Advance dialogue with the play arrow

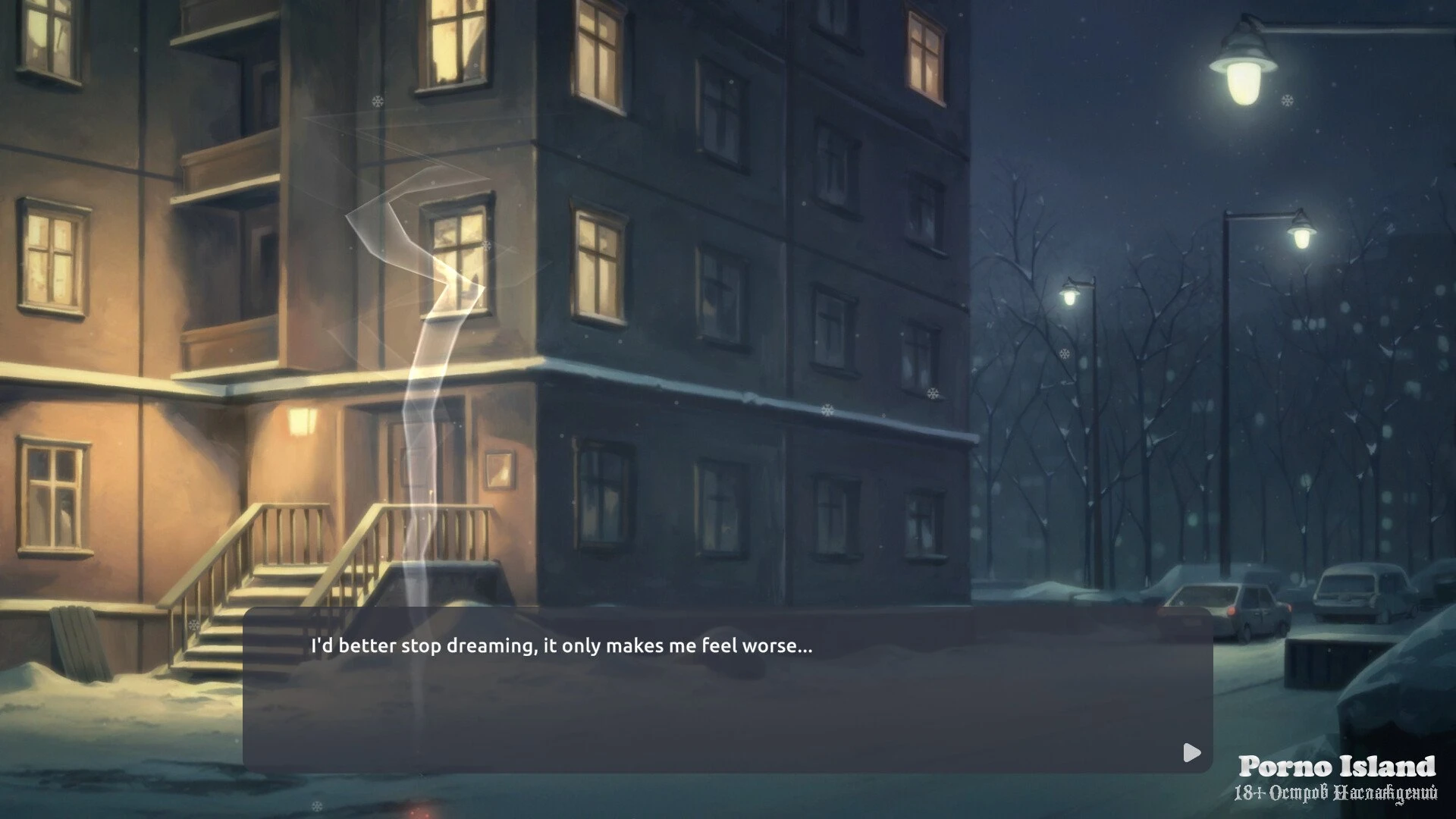click(x=1191, y=752)
